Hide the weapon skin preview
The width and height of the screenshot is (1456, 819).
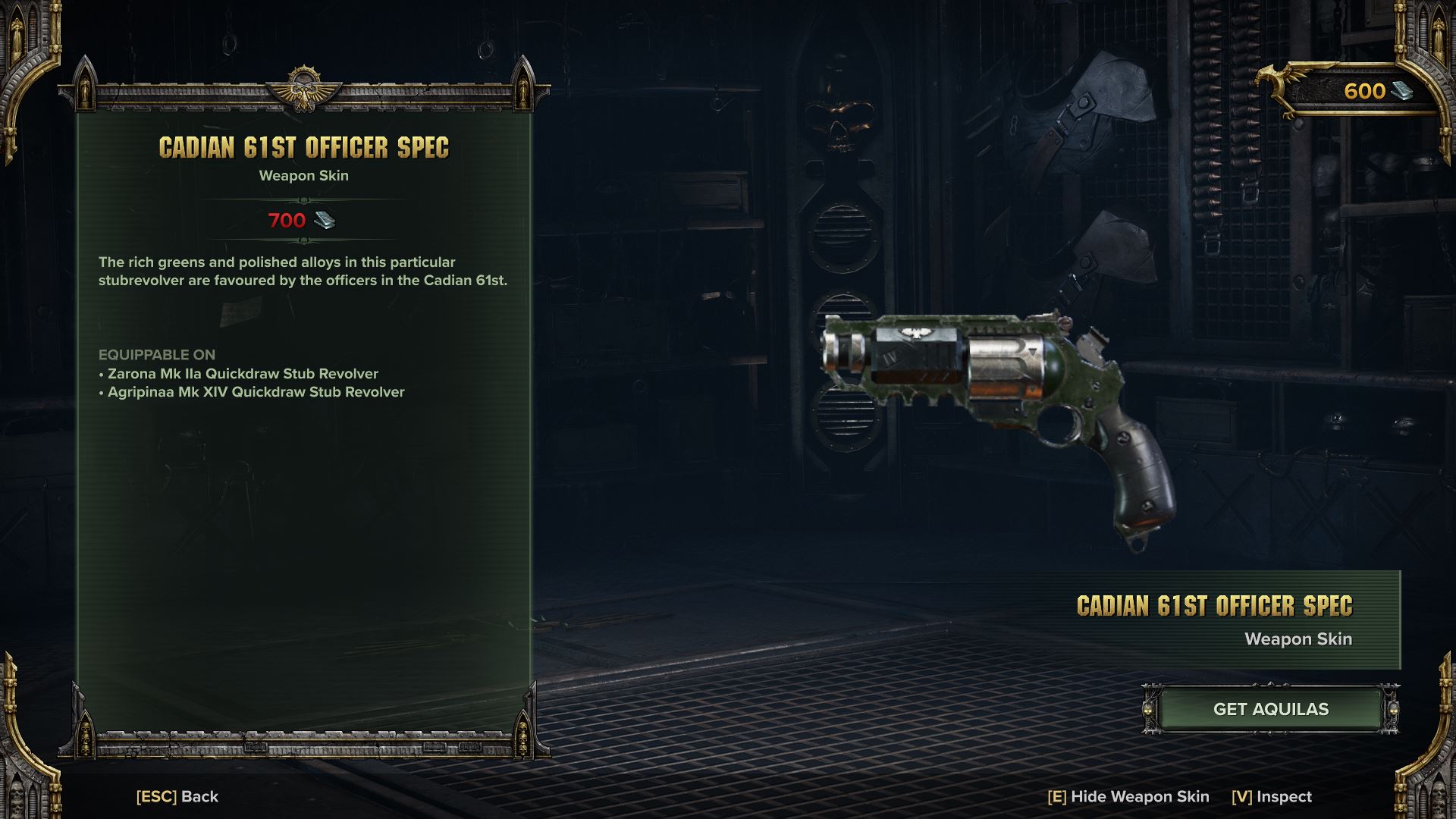point(1128,796)
